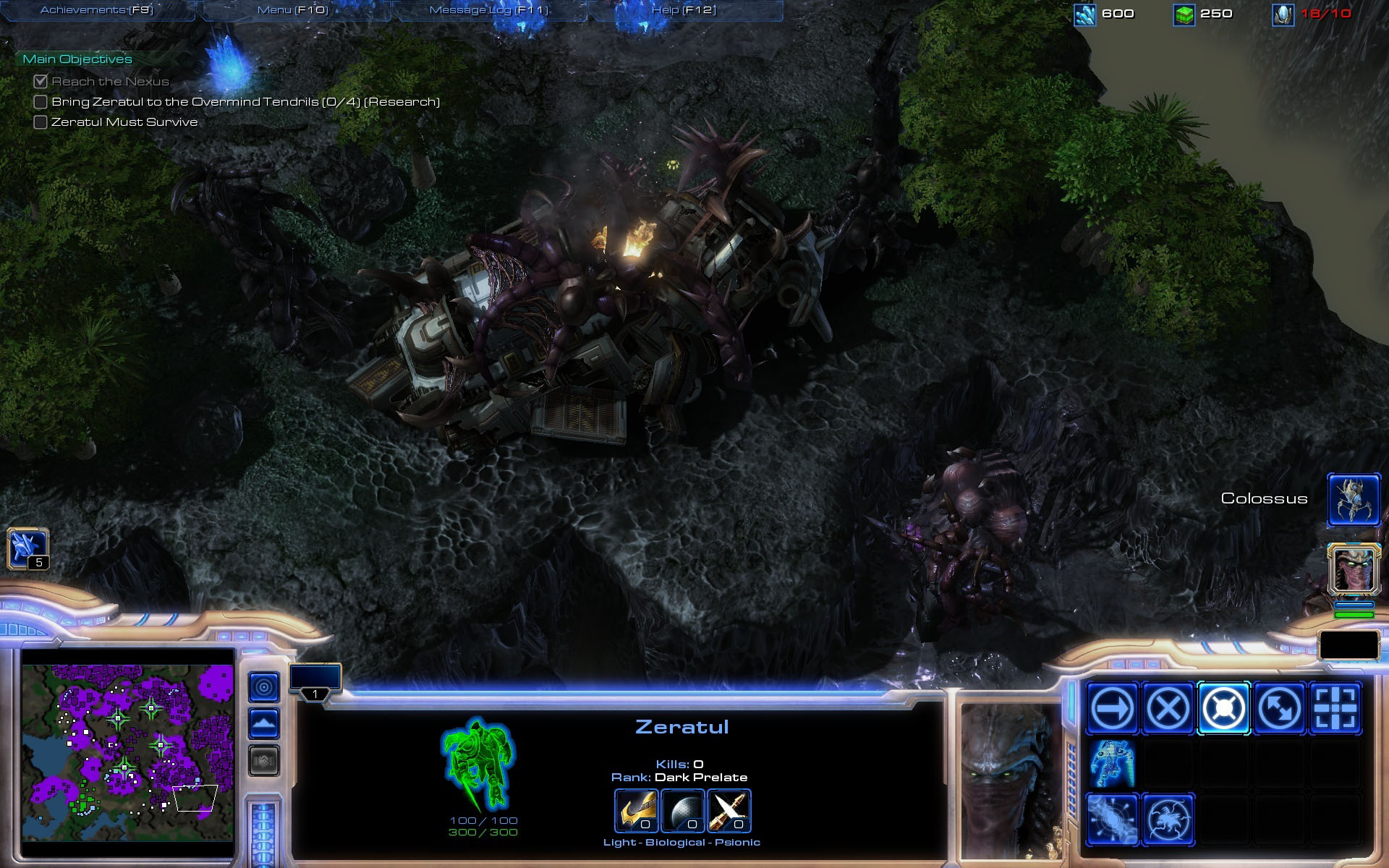1389x868 pixels.
Task: Click Zeratul's cloaked-figure passive ability icon
Action: click(x=1112, y=764)
